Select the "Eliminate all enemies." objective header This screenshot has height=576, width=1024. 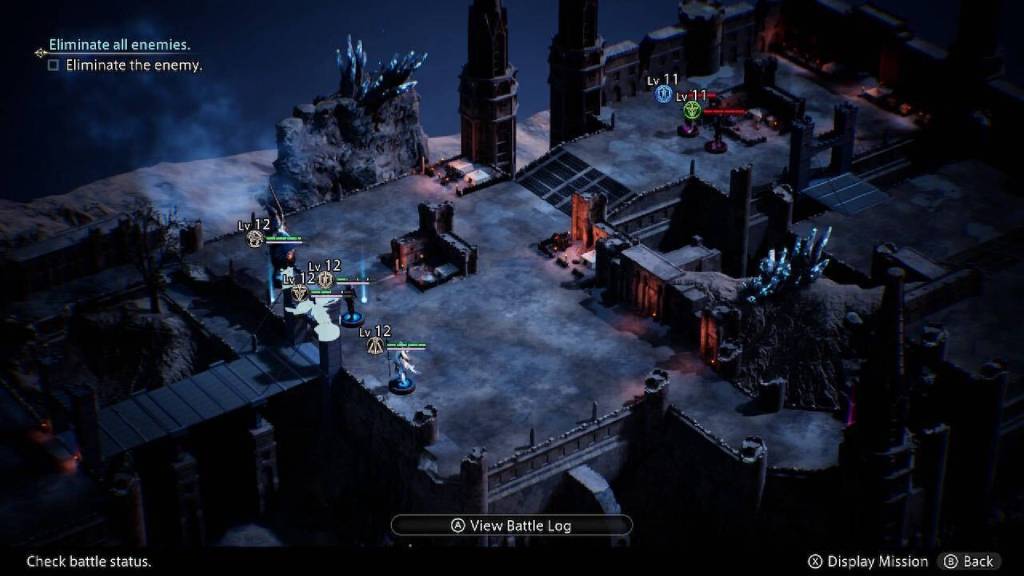pyautogui.click(x=119, y=45)
